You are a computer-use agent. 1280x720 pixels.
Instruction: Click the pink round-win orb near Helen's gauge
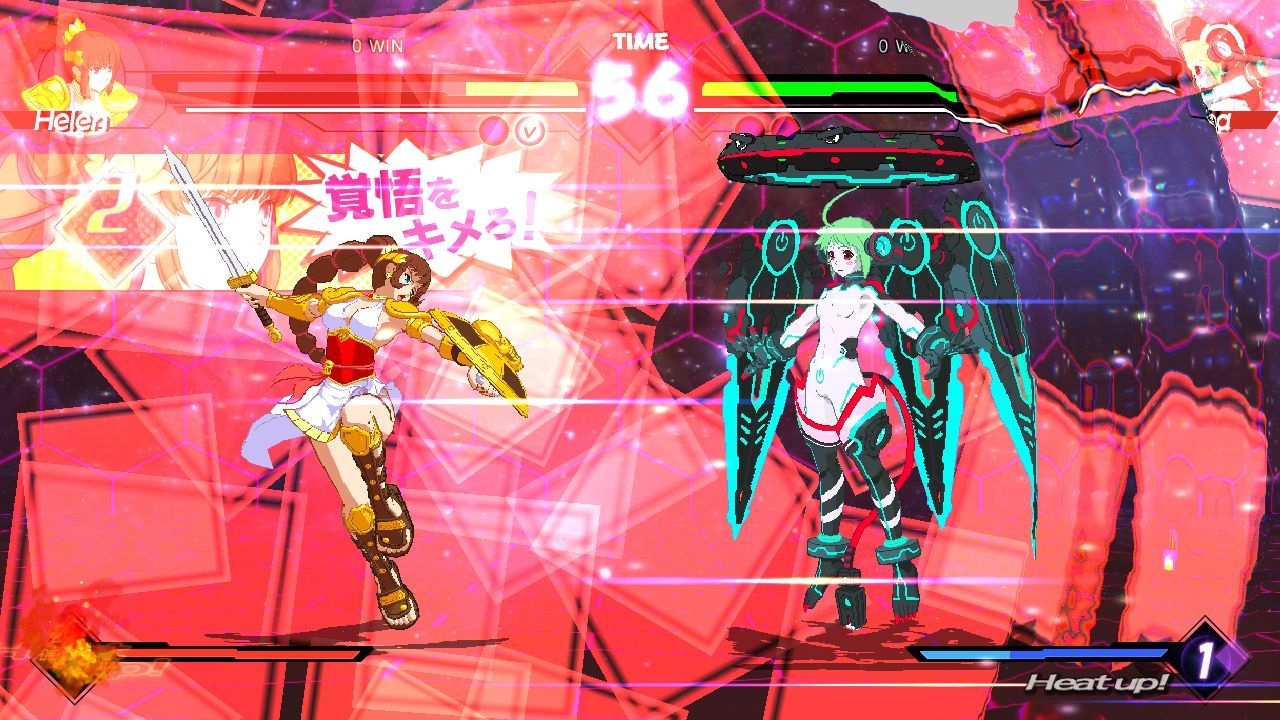pyautogui.click(x=493, y=130)
